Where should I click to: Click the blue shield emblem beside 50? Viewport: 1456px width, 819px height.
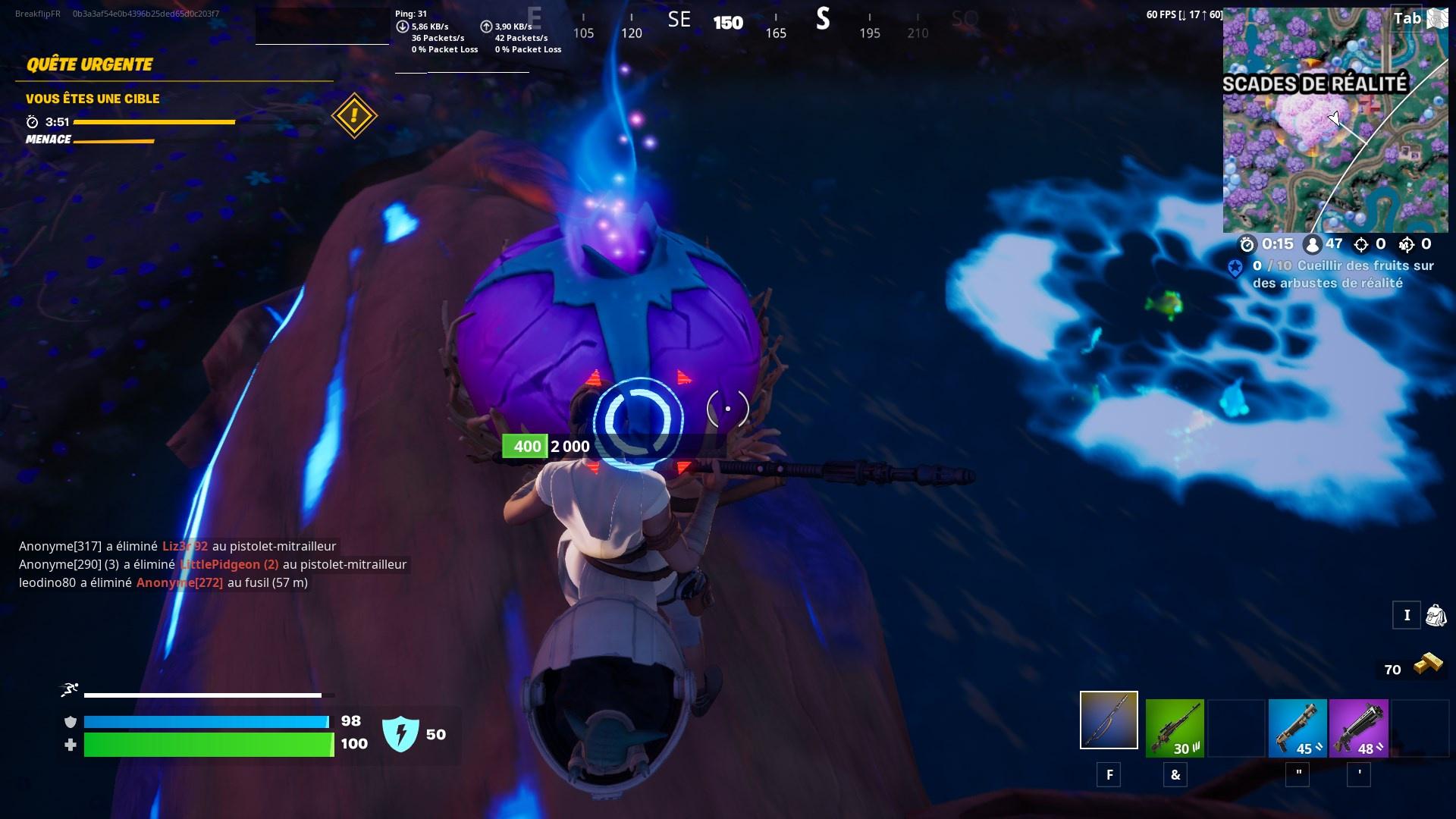pos(403,733)
